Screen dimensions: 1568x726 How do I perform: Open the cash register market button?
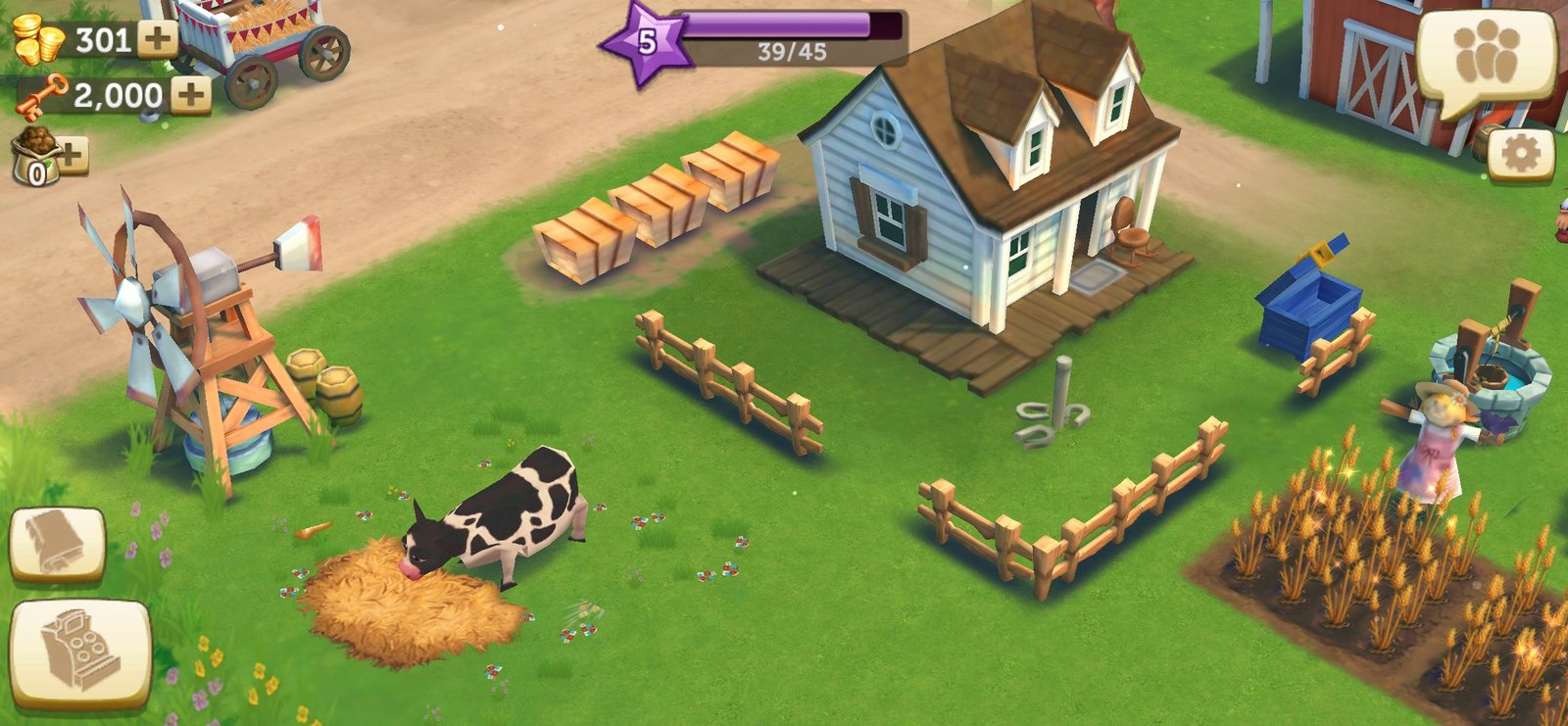point(80,652)
